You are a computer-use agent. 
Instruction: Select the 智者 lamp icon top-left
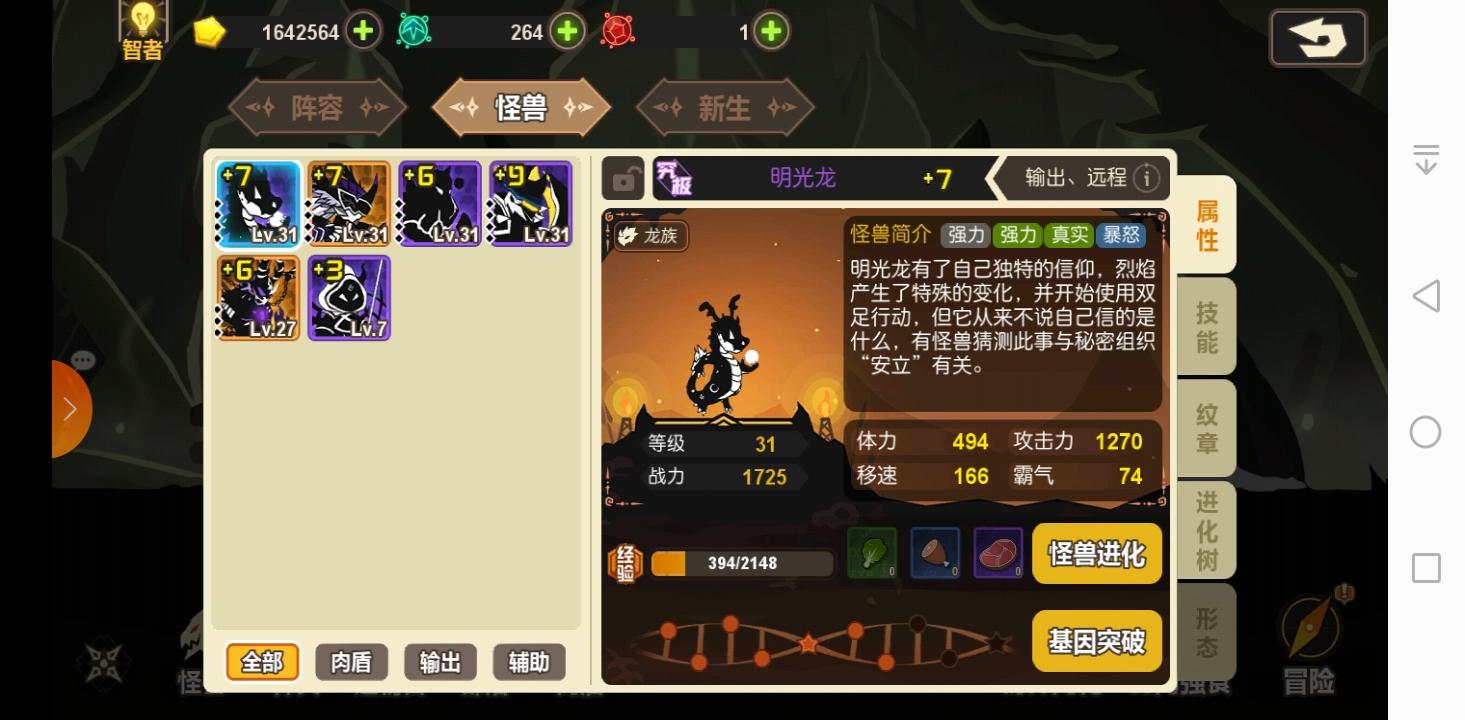click(141, 28)
